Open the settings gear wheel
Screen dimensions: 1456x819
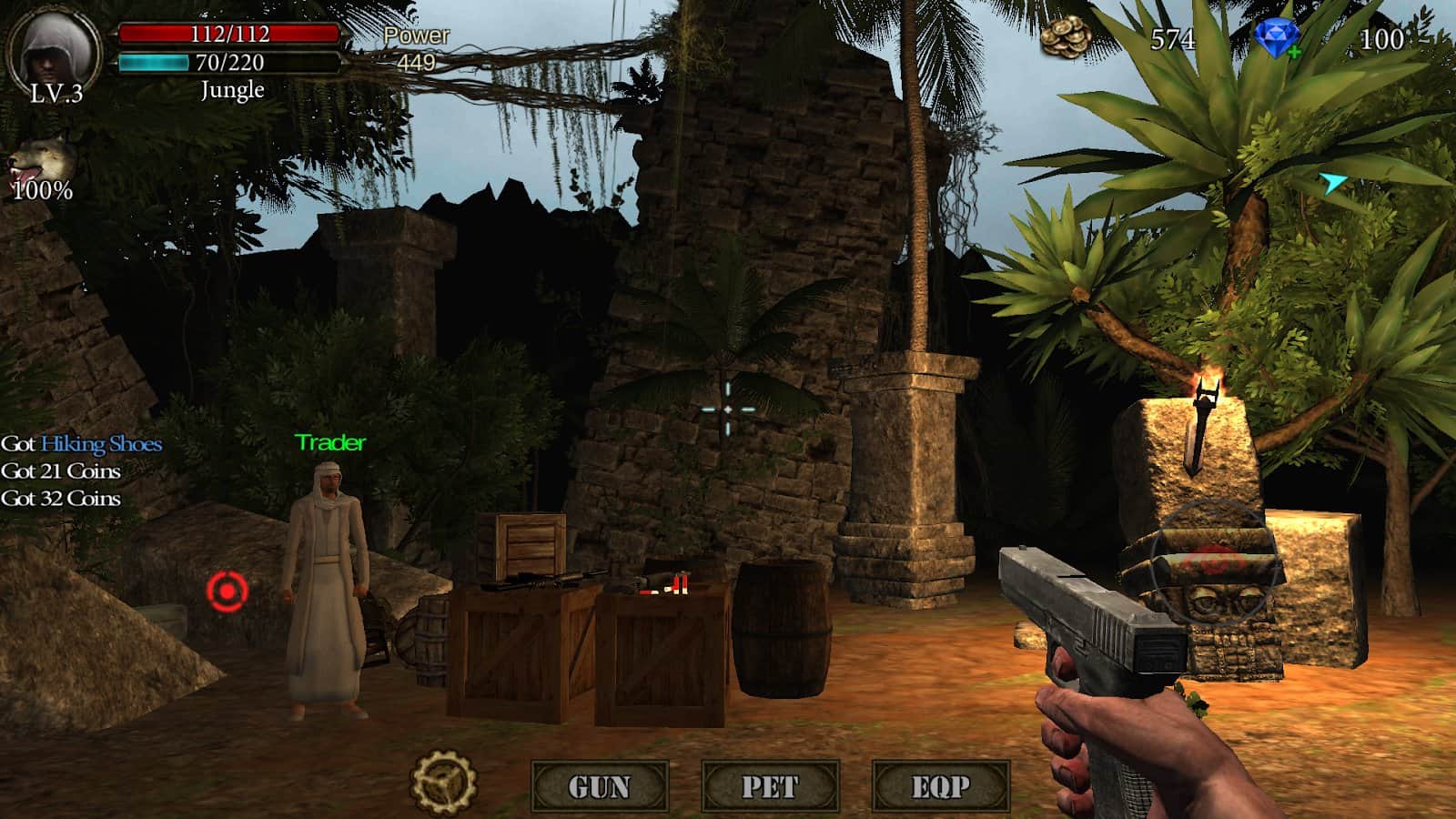pos(444,781)
